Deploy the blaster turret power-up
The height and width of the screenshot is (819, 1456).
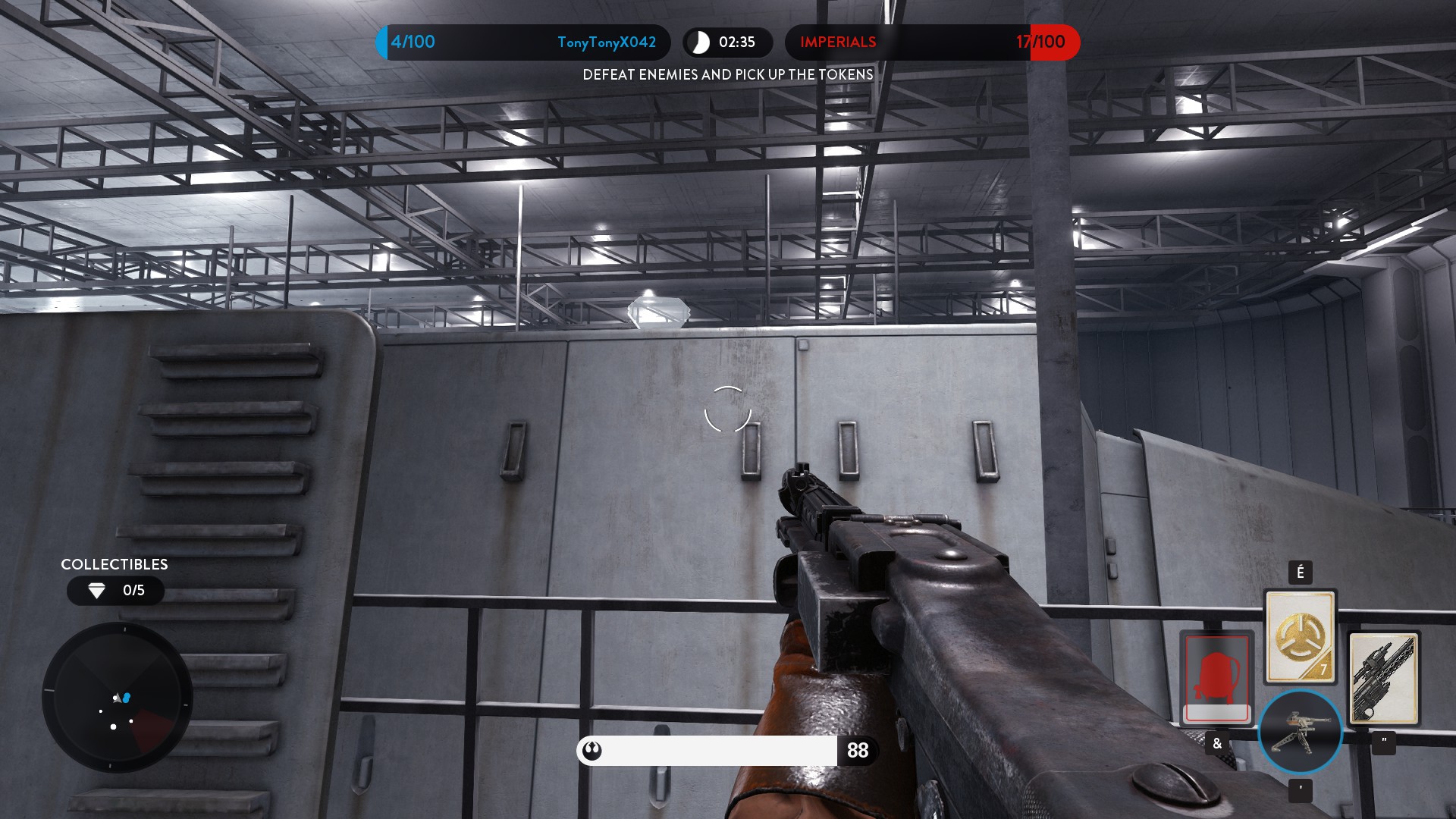pyautogui.click(x=1300, y=732)
